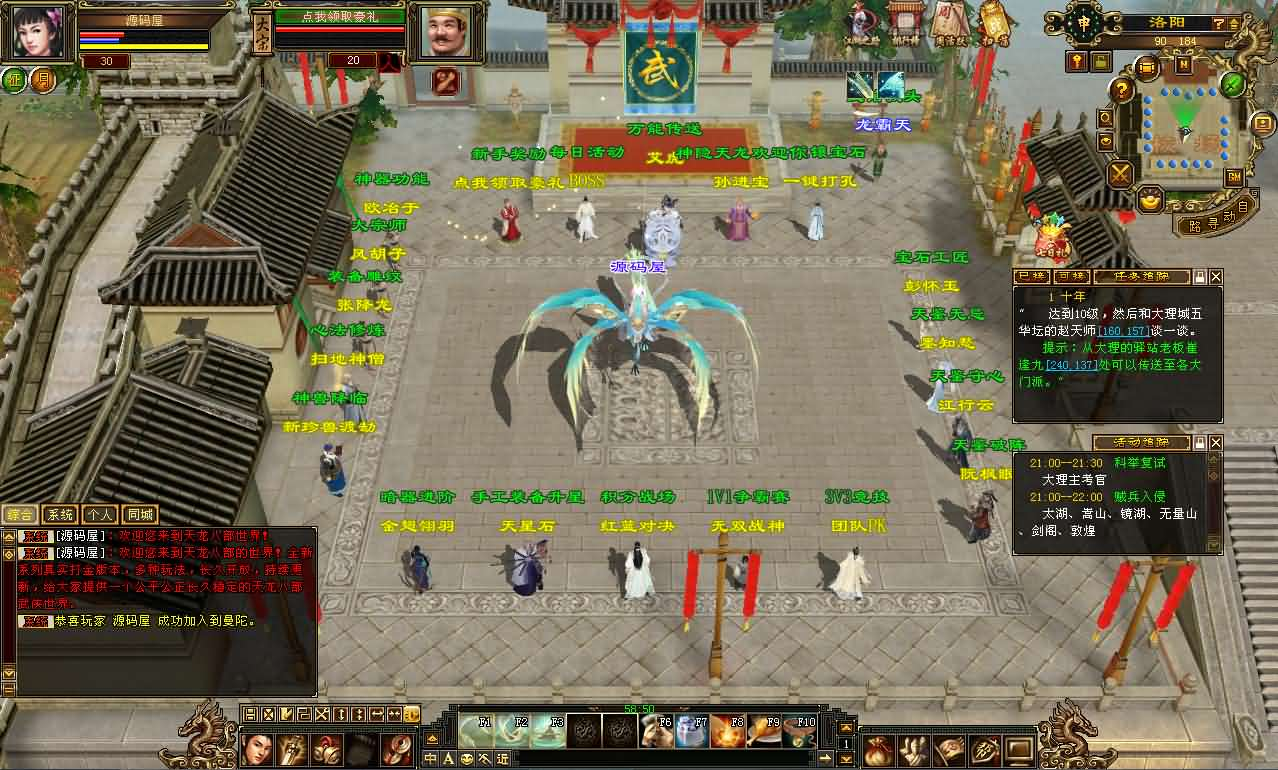This screenshot has width=1278, height=770.
Task: Click the crossed swords icon beside minimap
Action: (x=1120, y=174)
